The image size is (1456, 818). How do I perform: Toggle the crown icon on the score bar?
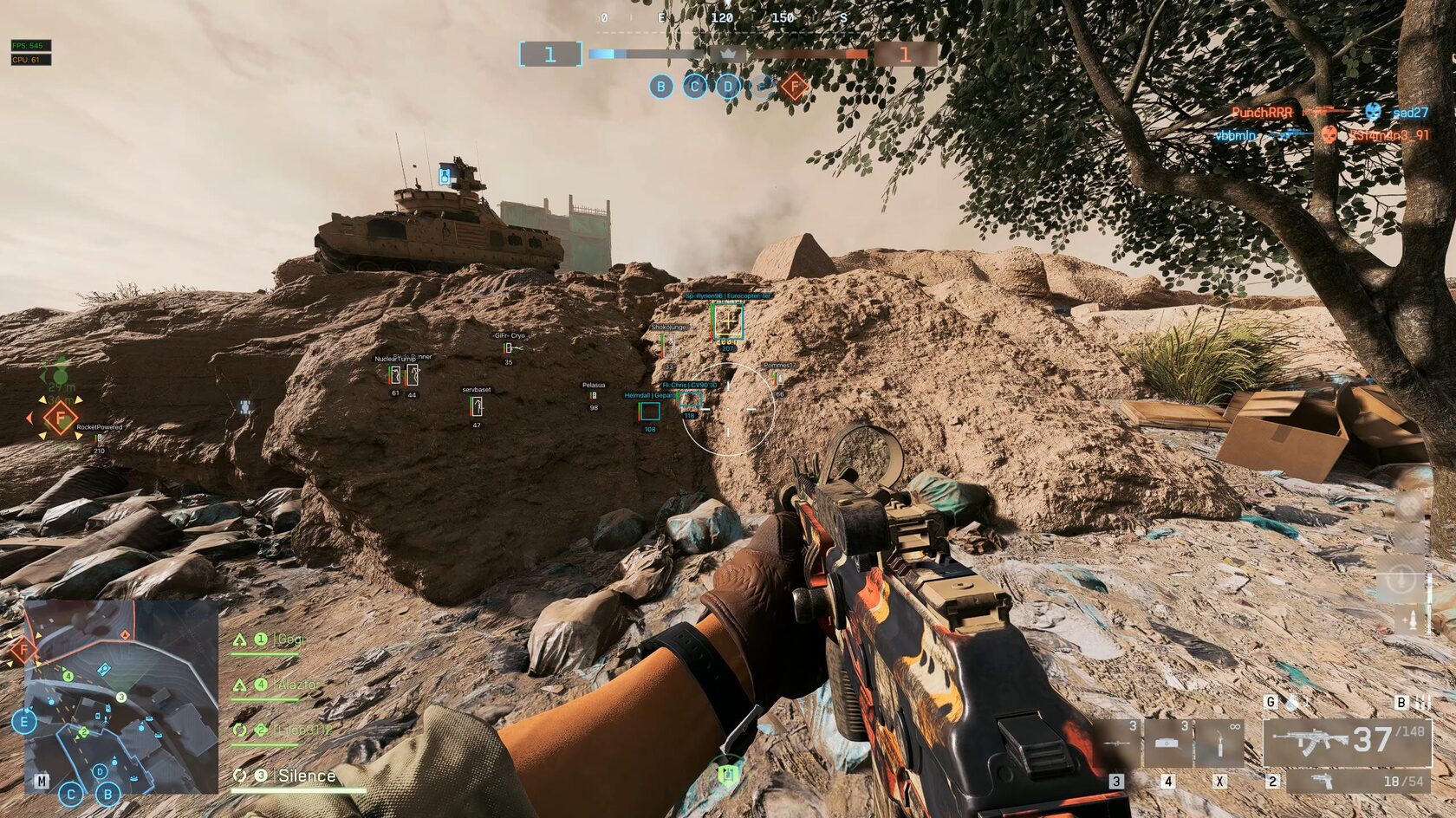727,54
